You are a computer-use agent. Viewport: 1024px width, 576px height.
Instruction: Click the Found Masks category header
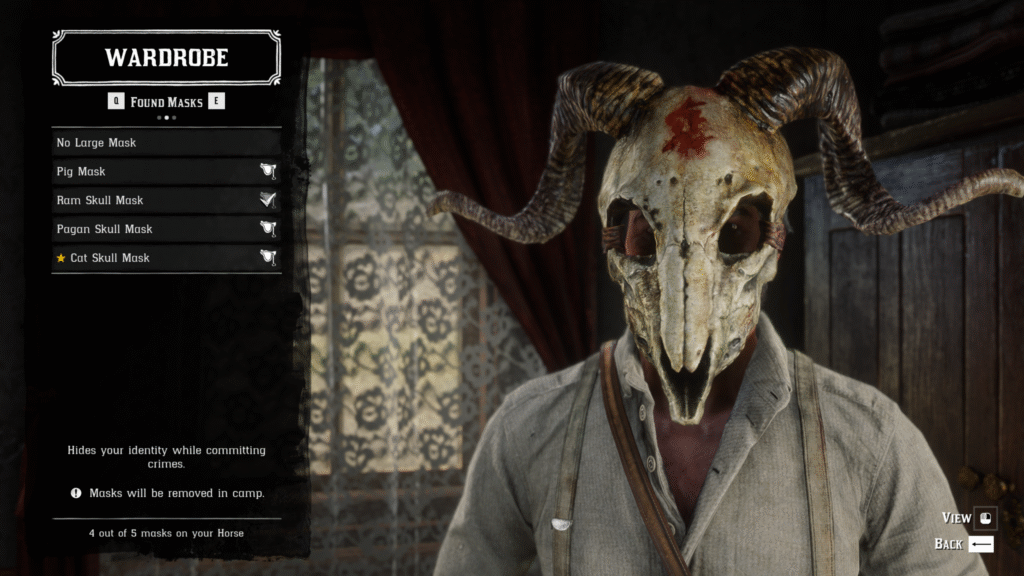166,102
